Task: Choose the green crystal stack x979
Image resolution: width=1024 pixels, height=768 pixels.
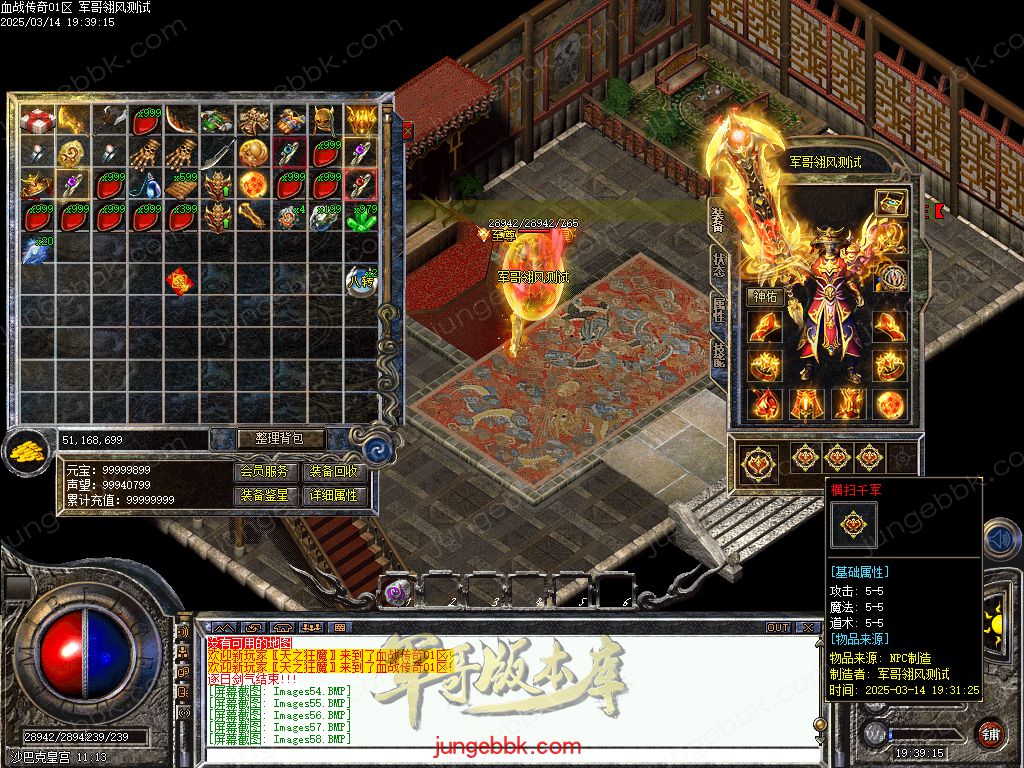Action: (x=361, y=217)
